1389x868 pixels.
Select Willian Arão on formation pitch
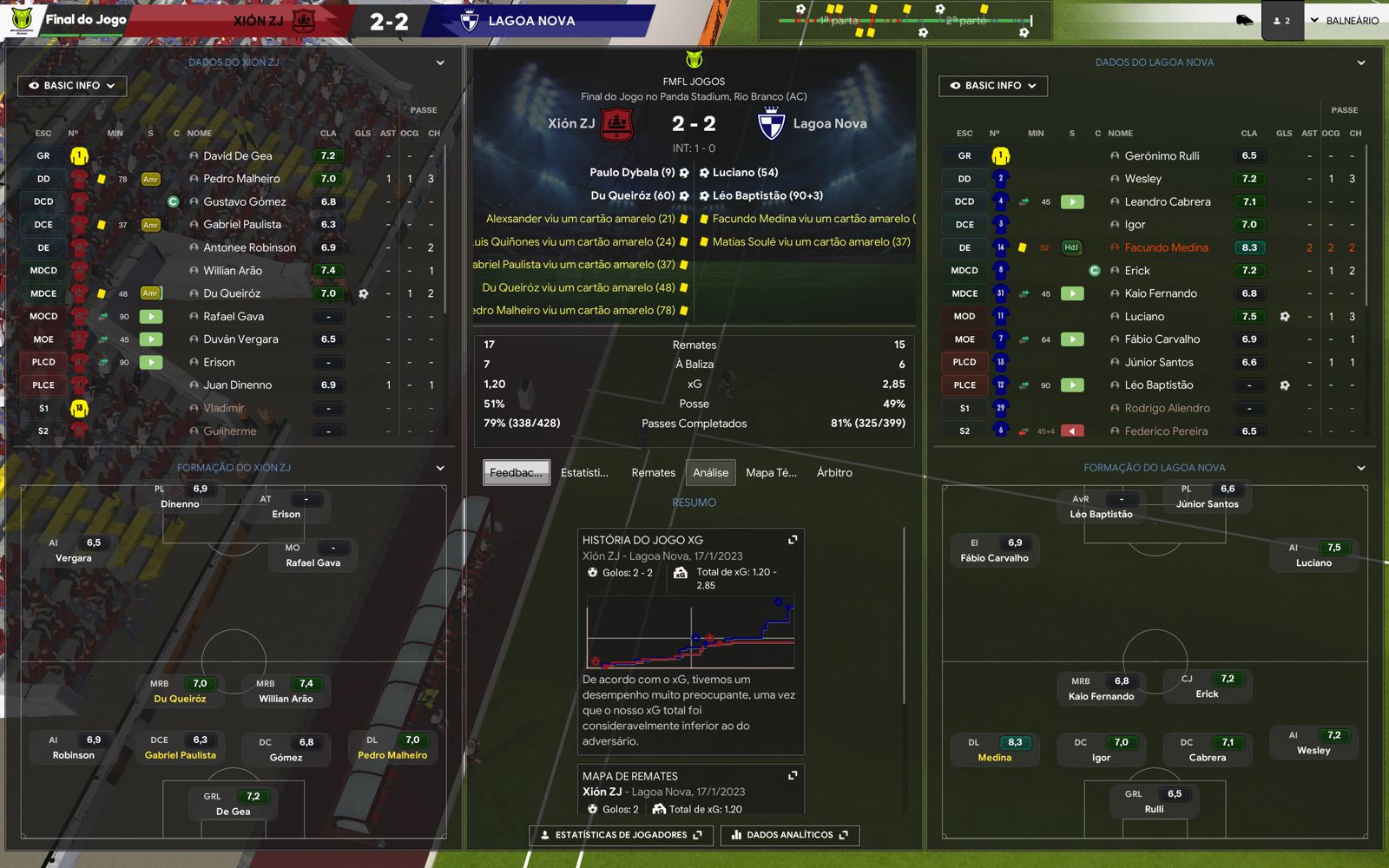coord(286,698)
